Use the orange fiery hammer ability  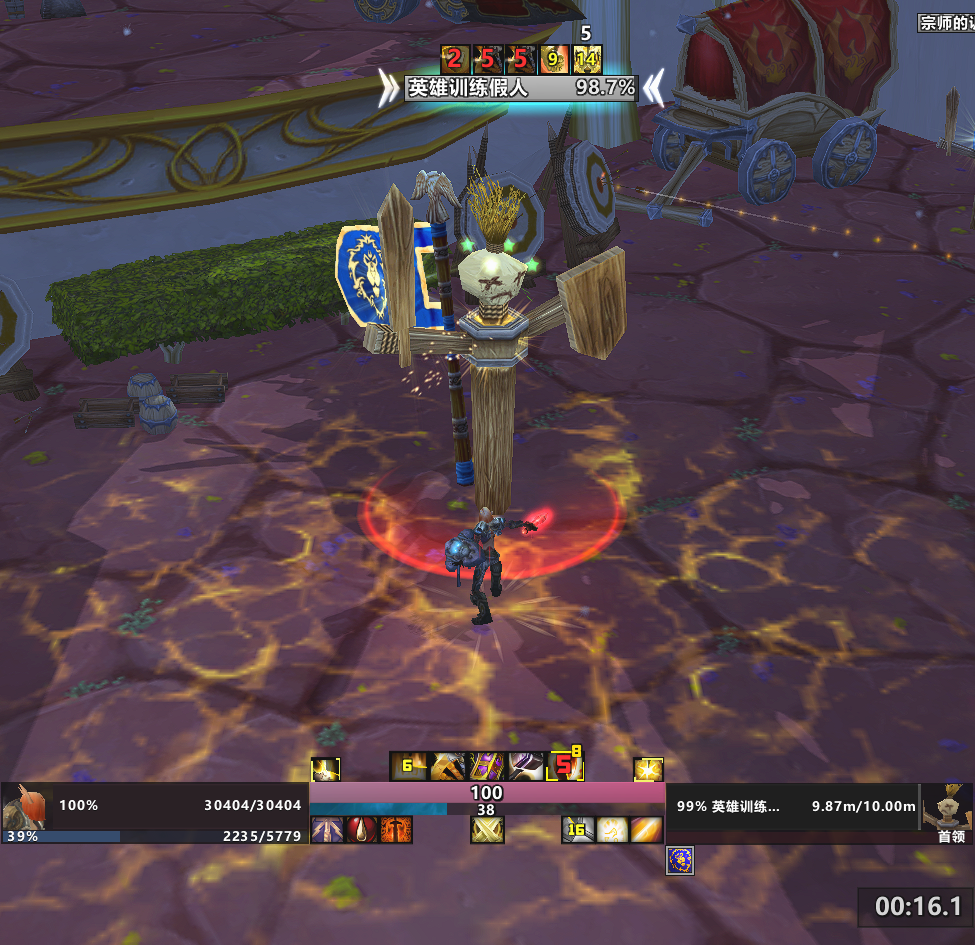coord(396,830)
